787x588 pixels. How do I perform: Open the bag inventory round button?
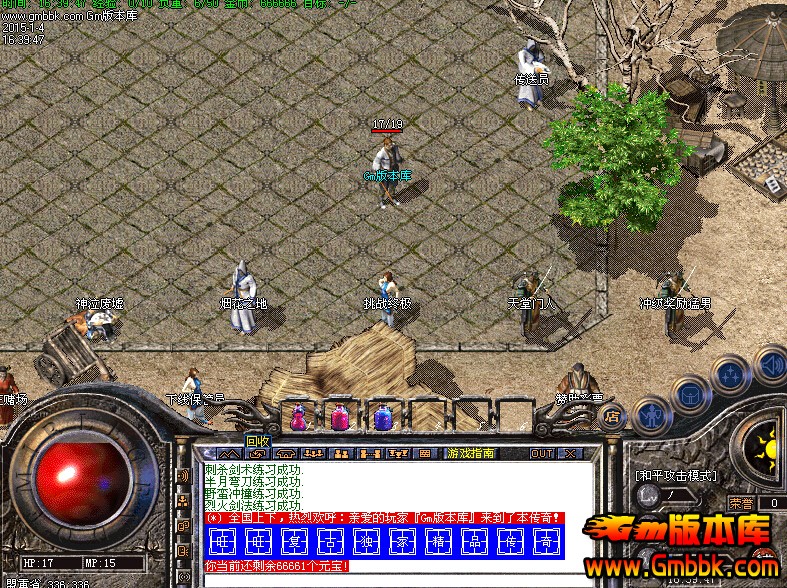pos(690,394)
